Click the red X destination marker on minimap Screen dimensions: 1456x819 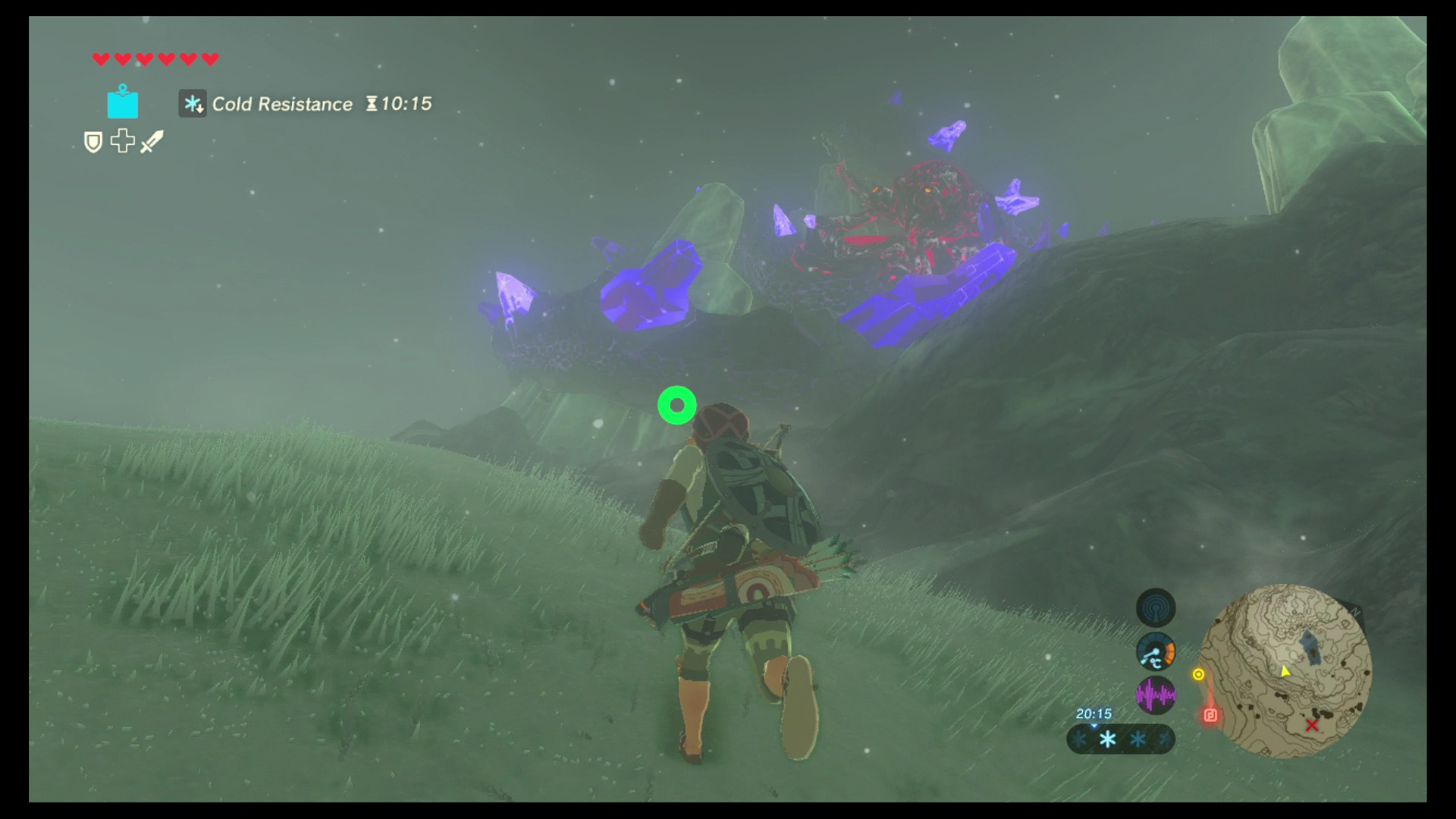pyautogui.click(x=1312, y=726)
